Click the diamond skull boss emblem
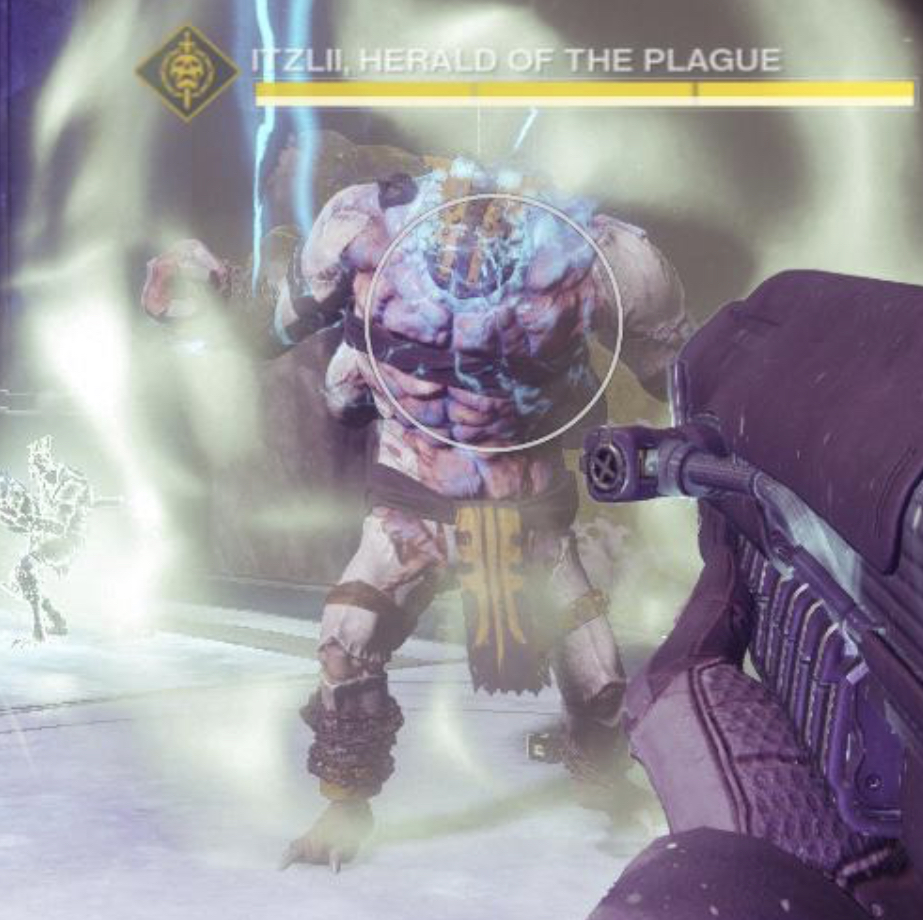Image resolution: width=923 pixels, height=920 pixels. [x=187, y=72]
